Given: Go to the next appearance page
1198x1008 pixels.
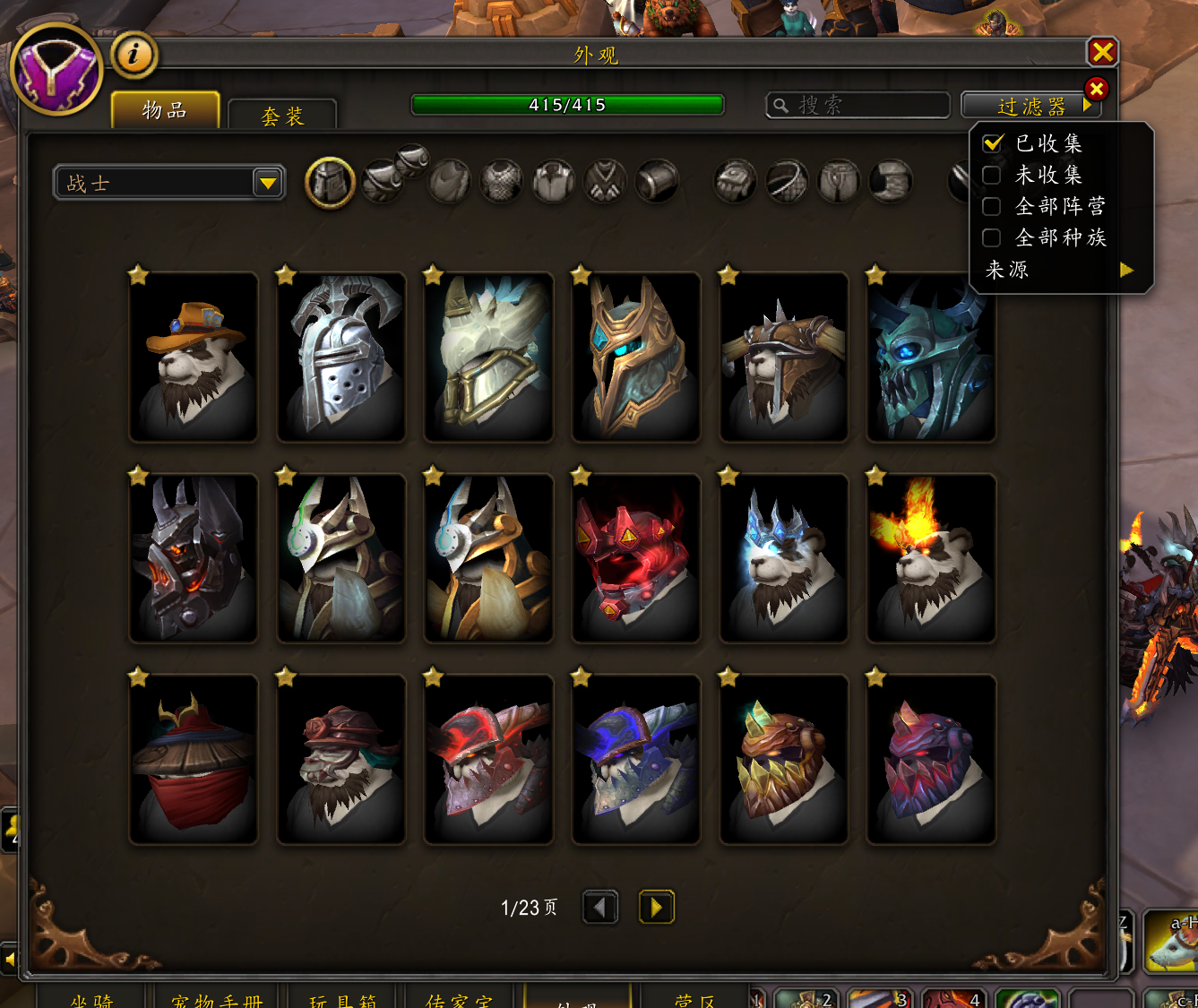Looking at the screenshot, I should coord(656,908).
